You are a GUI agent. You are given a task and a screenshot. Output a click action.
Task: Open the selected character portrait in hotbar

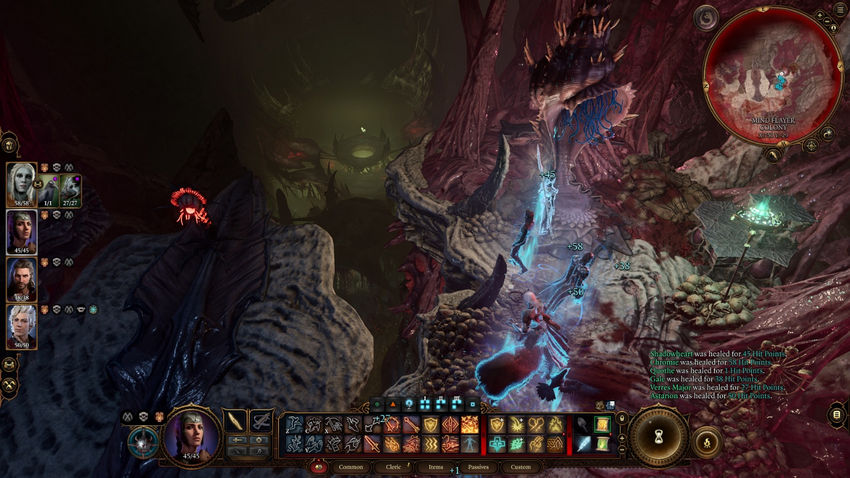192,435
